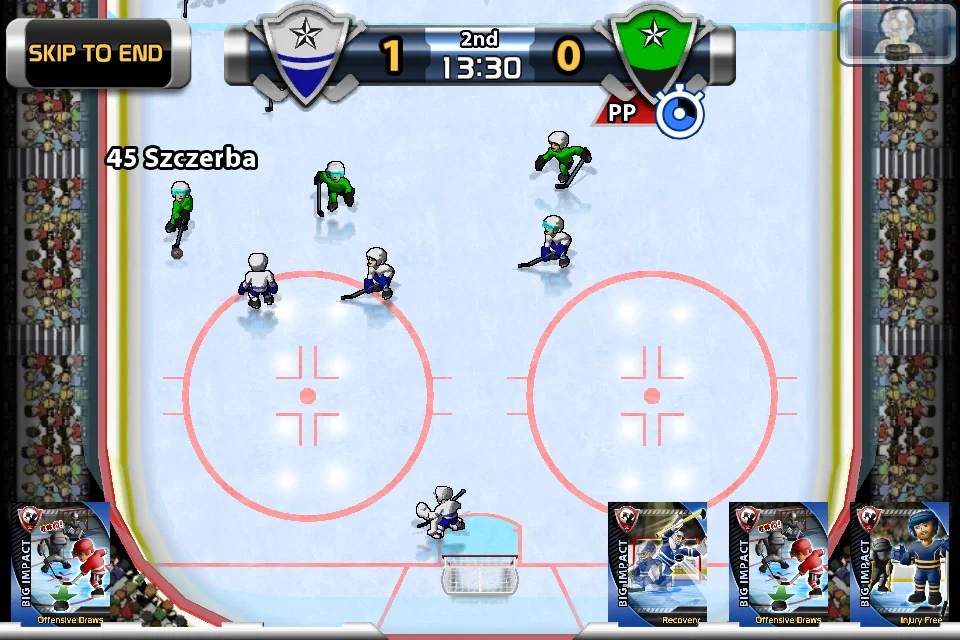Choose the Injury Free Big Impact card

click(900, 564)
